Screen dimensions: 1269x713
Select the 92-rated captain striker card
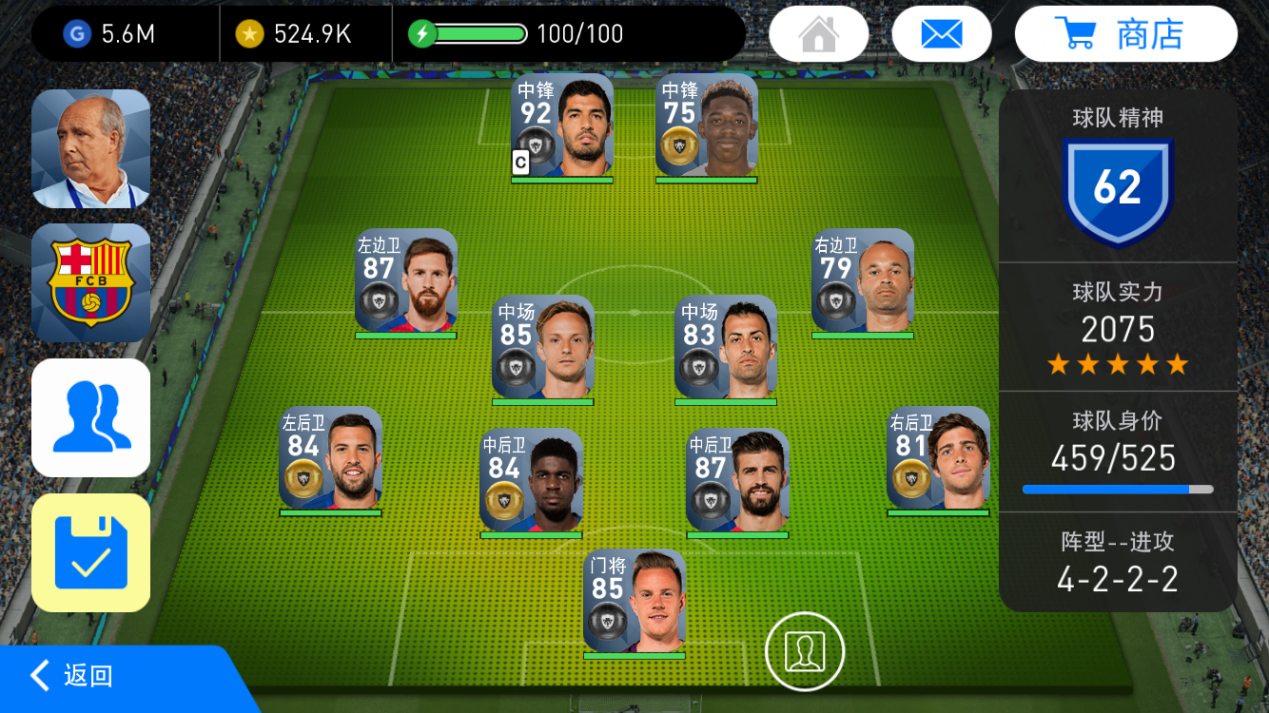click(x=562, y=126)
